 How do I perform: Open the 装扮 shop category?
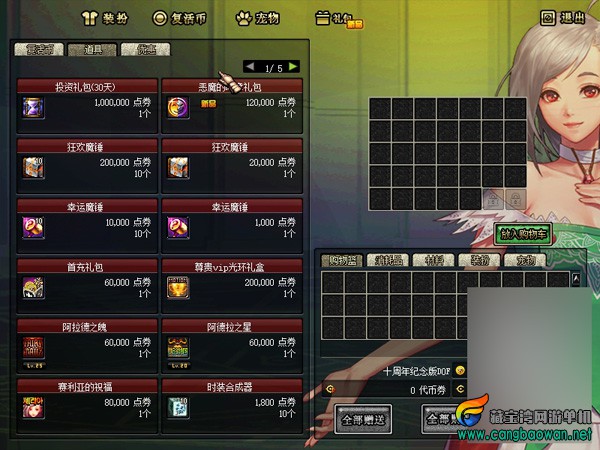(x=103, y=17)
